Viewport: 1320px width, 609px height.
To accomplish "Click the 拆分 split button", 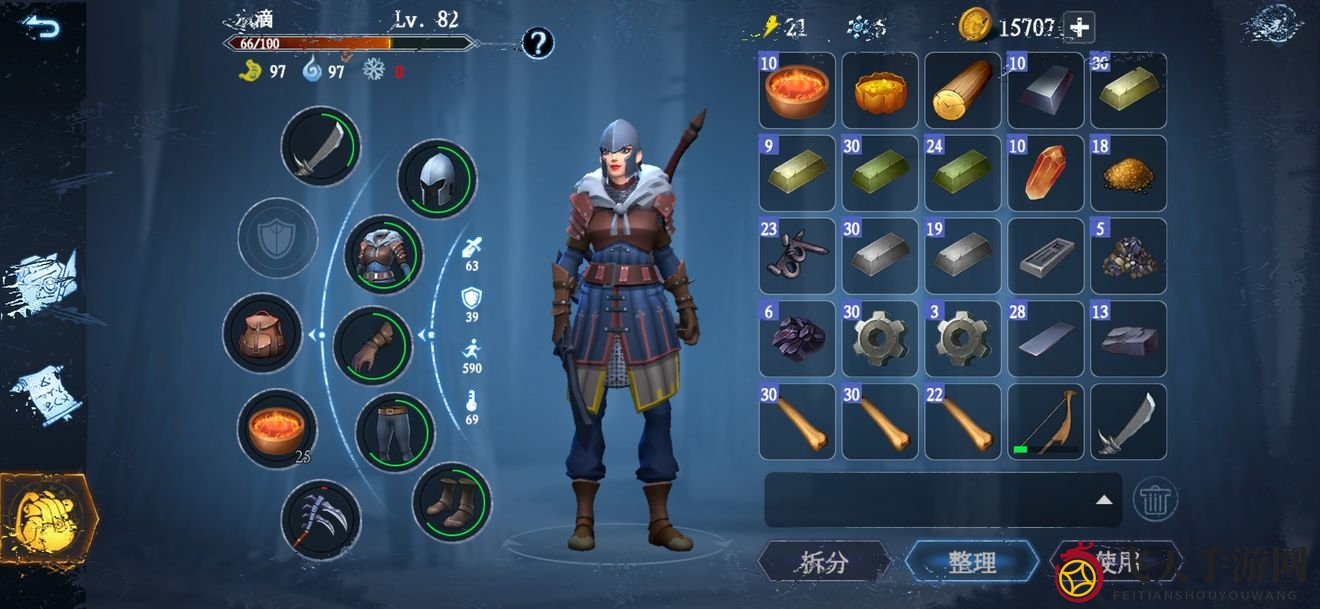I will coord(824,563).
